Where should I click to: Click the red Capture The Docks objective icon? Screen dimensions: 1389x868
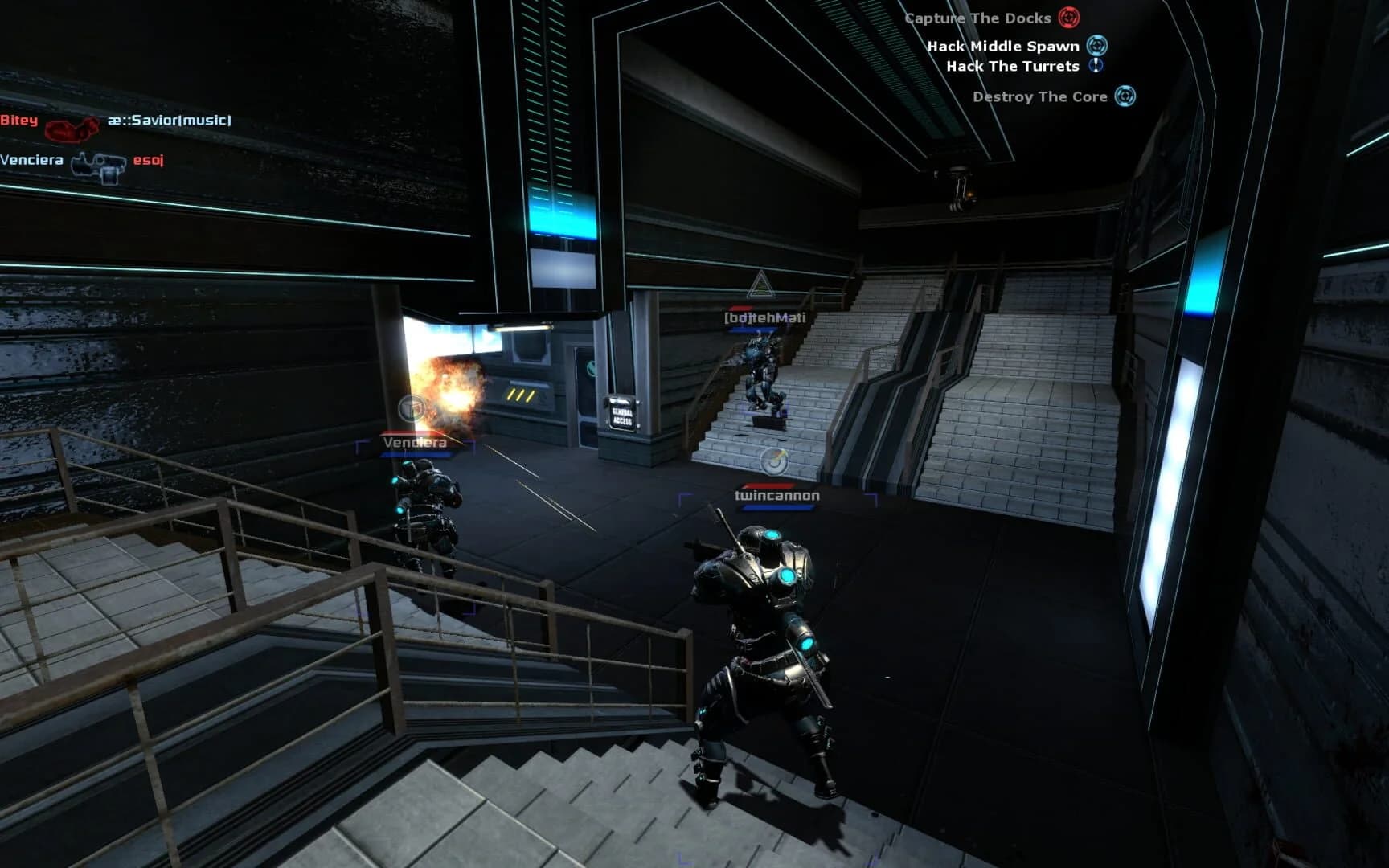point(1069,18)
